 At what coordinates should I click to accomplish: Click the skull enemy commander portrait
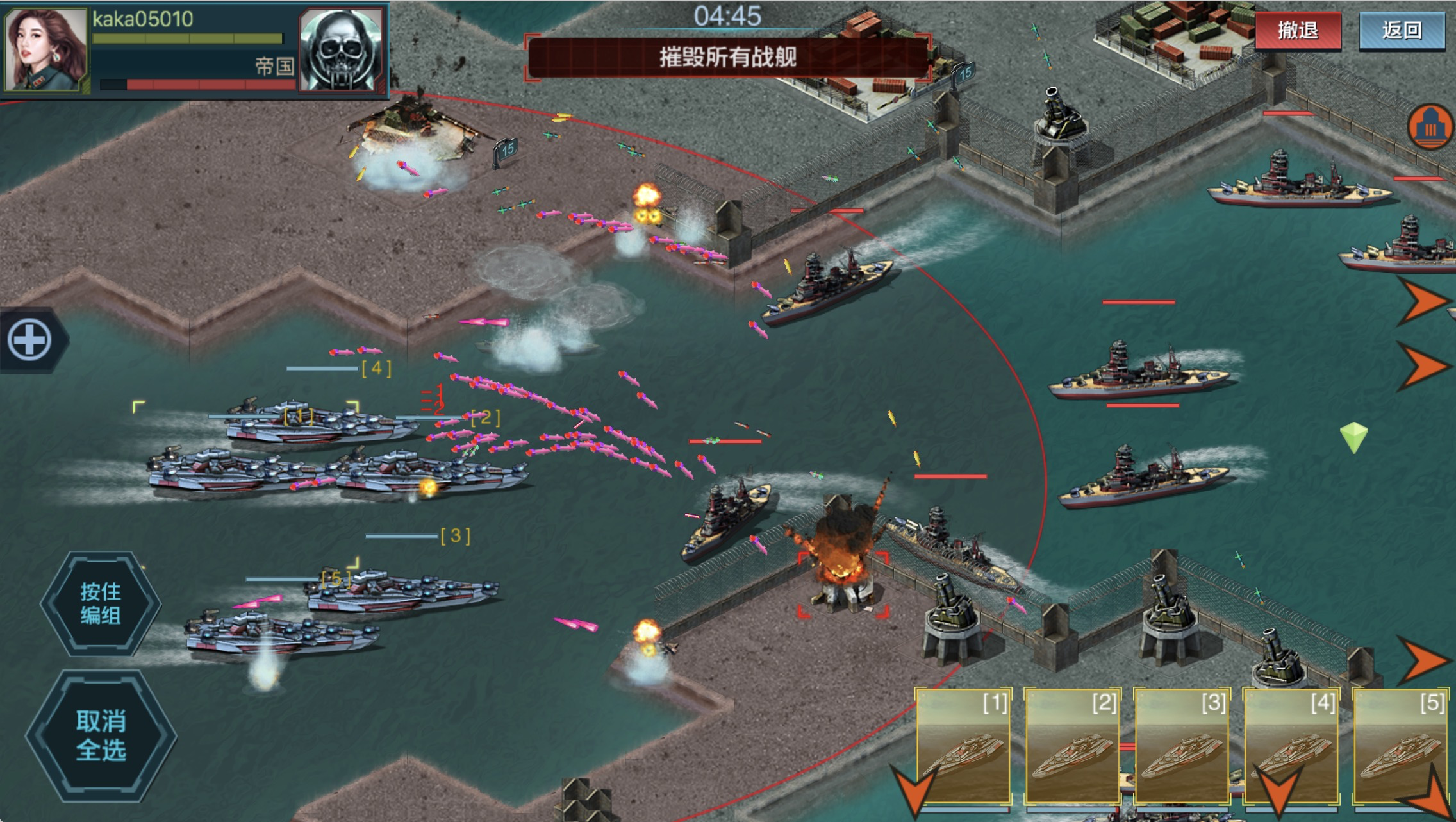tap(342, 50)
